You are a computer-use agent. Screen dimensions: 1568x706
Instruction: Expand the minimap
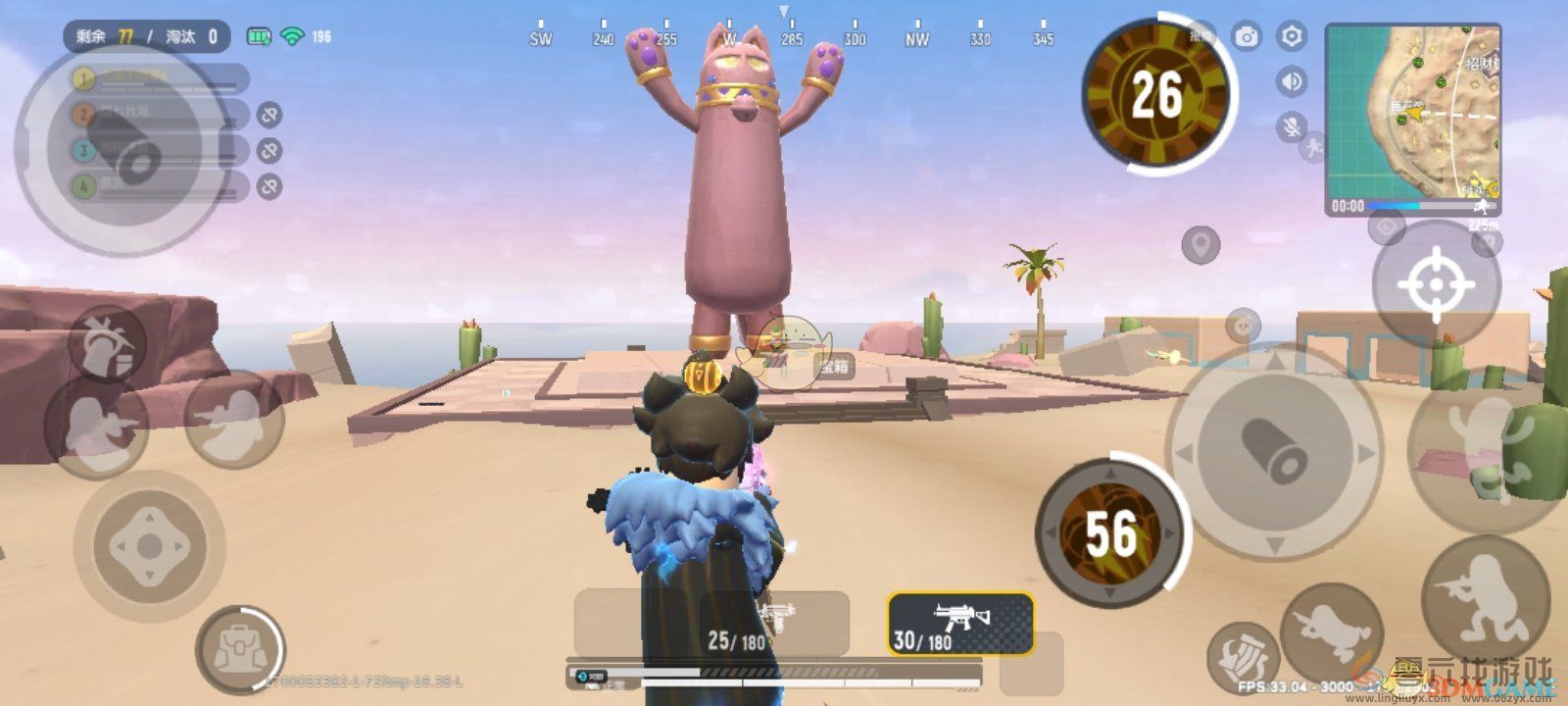[x=1412, y=116]
